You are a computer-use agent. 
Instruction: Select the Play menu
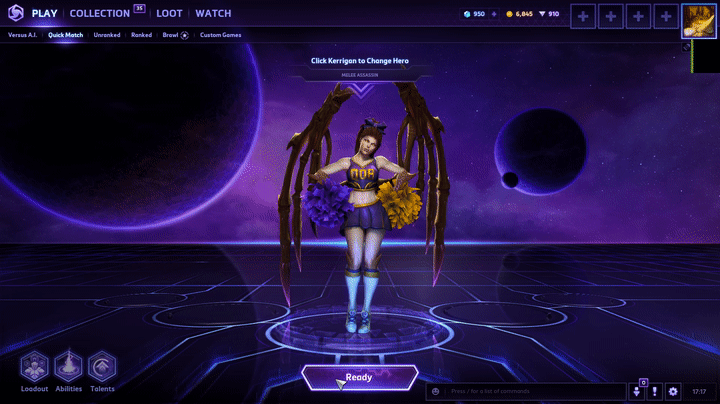click(45, 14)
